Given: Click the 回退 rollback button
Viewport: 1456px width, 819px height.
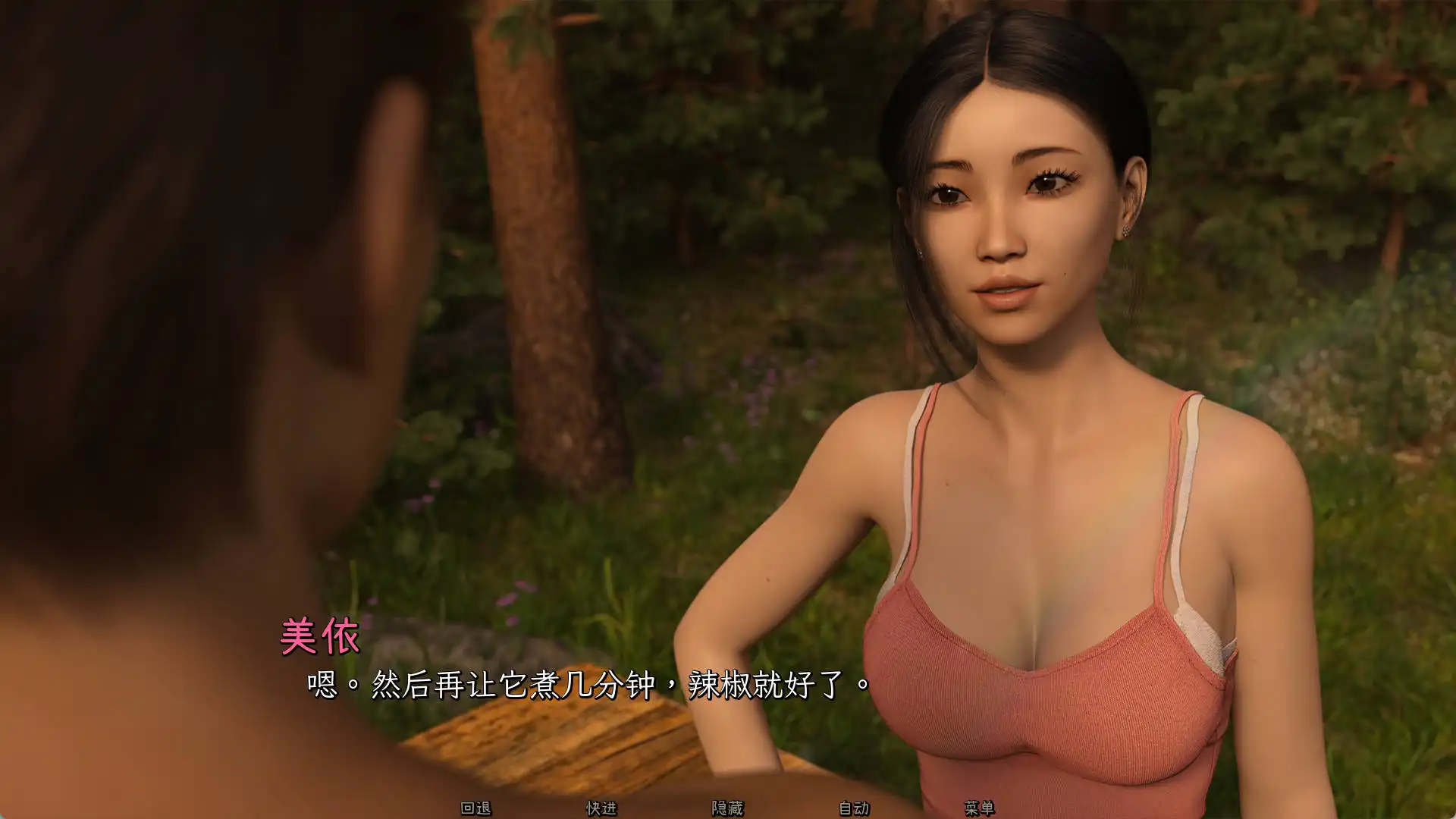Looking at the screenshot, I should tap(476, 808).
